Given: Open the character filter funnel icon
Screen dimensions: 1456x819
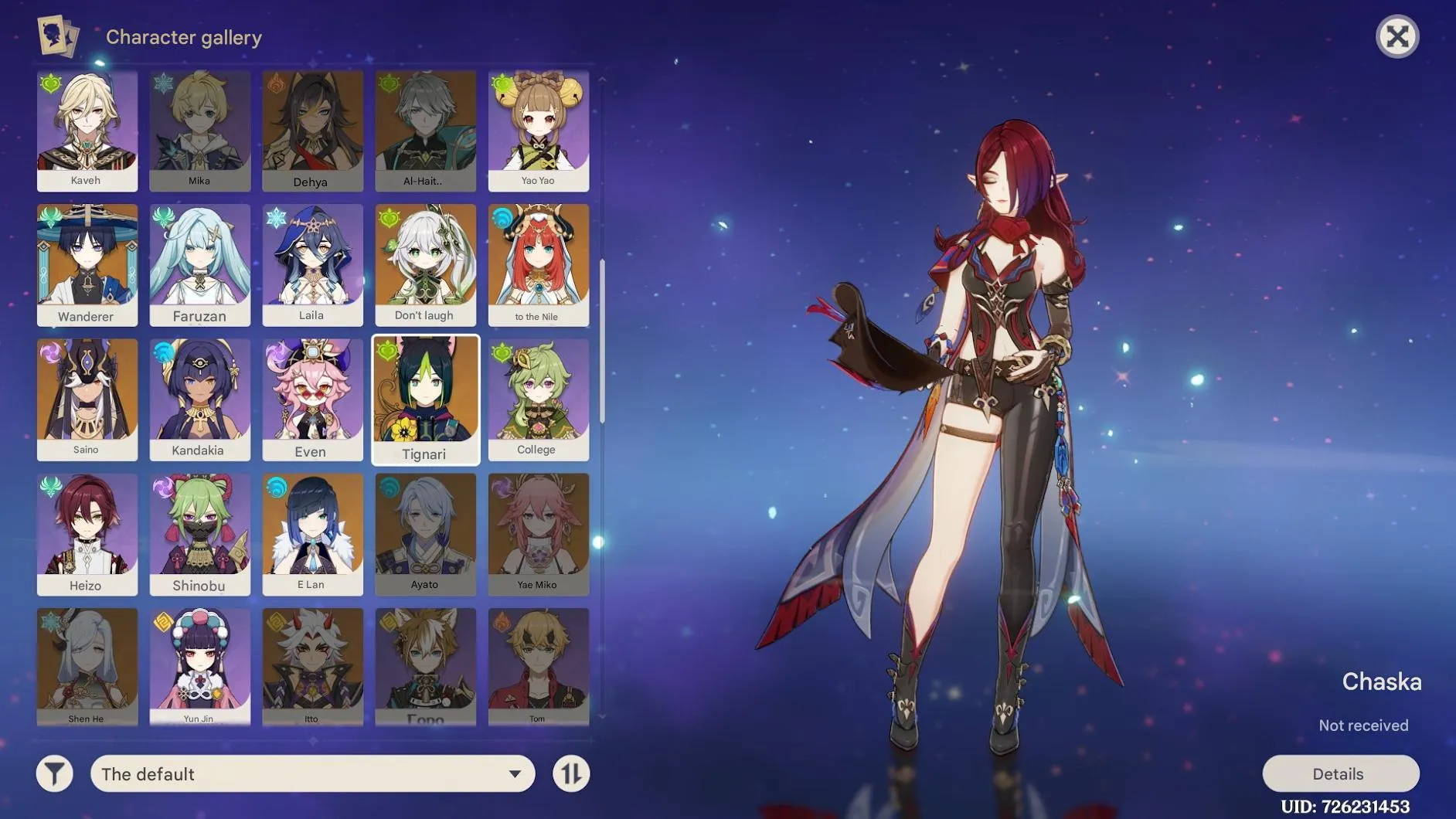Looking at the screenshot, I should point(53,773).
